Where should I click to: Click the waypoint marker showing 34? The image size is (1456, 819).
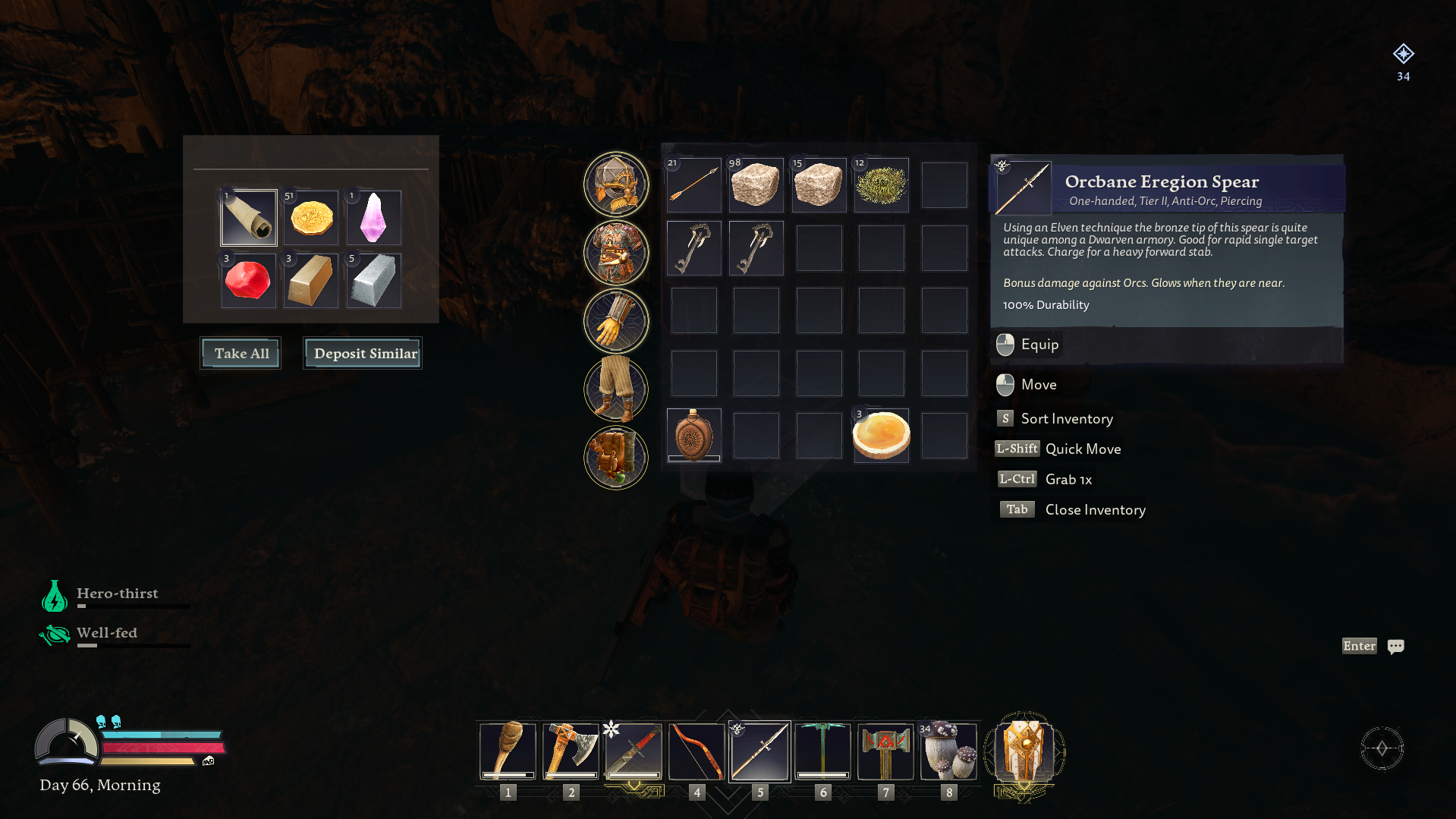[1403, 55]
